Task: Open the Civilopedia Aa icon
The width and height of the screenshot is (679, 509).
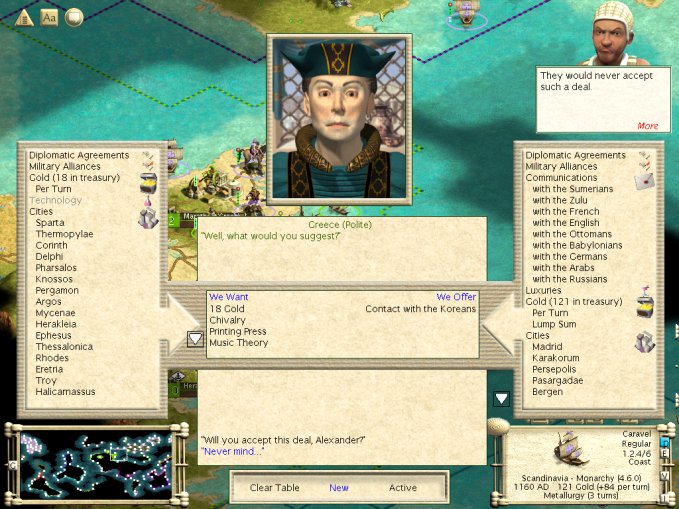Action: point(49,17)
